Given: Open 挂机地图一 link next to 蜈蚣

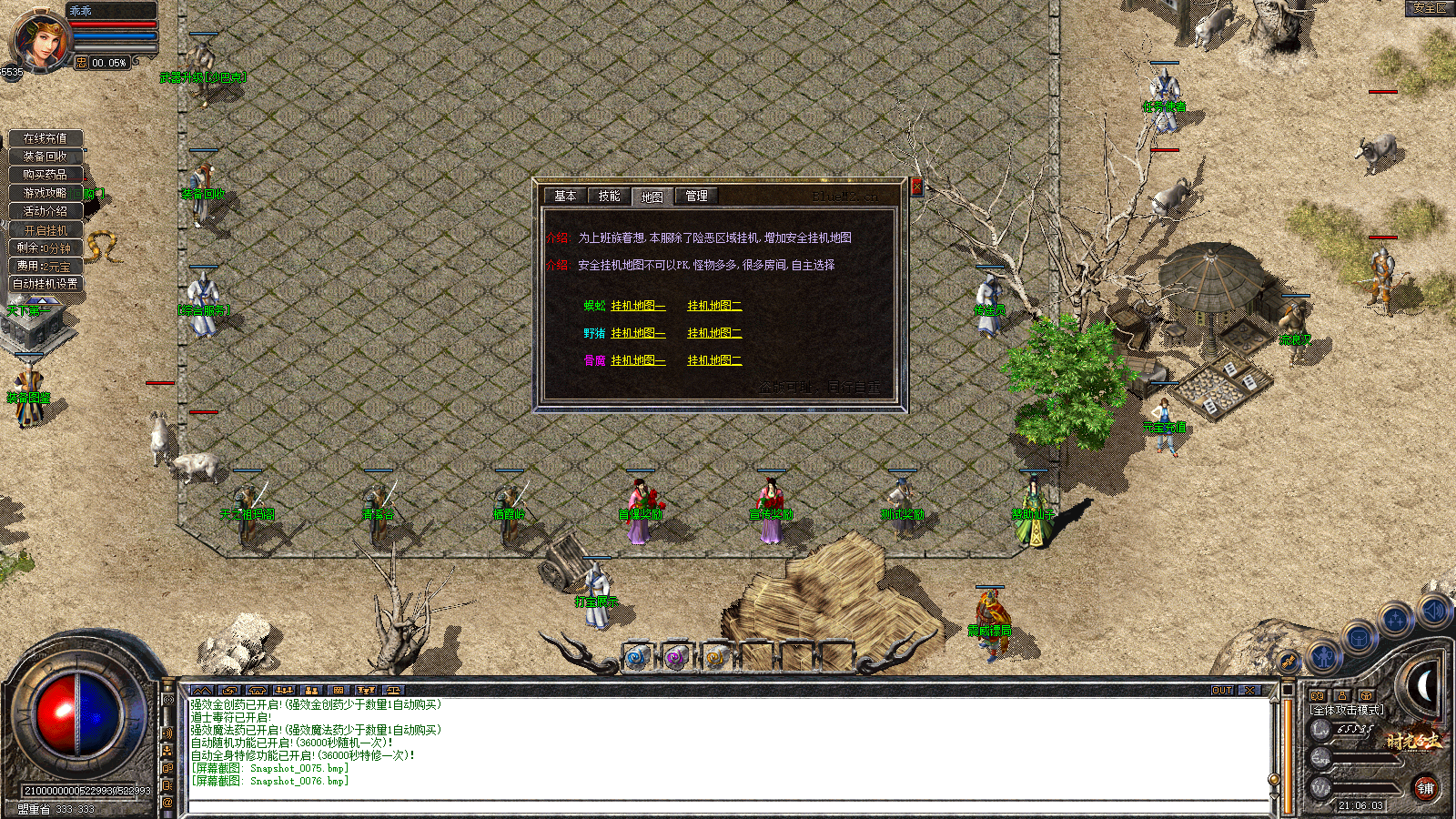Looking at the screenshot, I should click(x=637, y=306).
